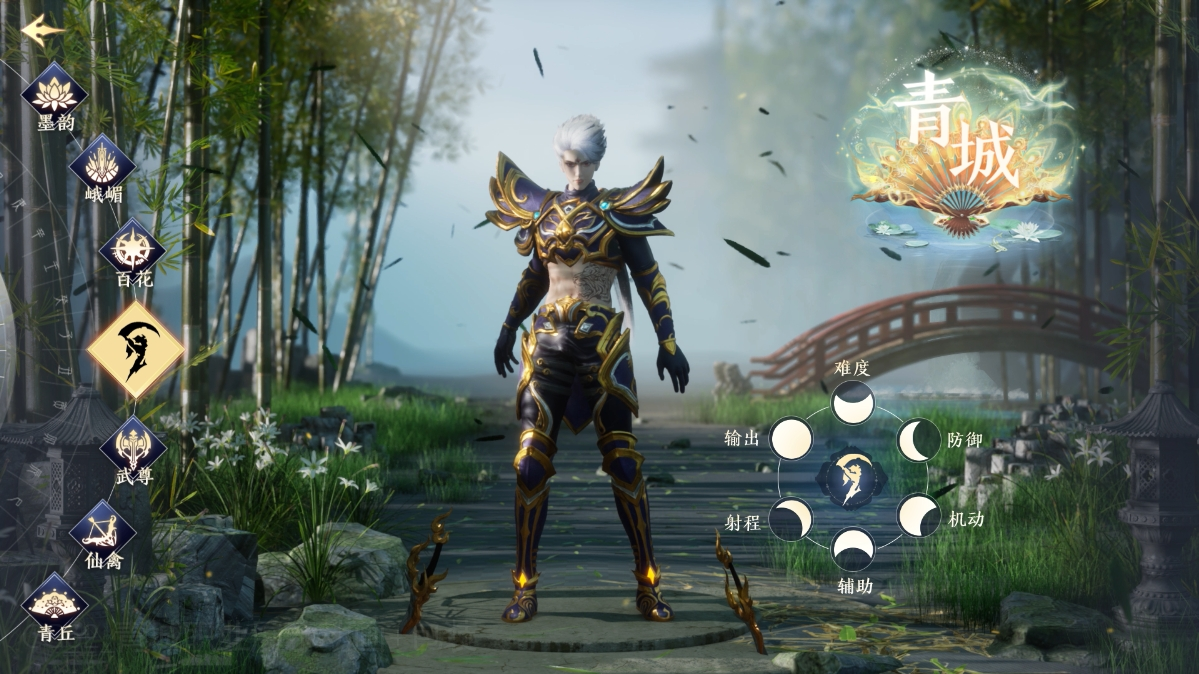Select the 仙禽 archer class icon

103,529
